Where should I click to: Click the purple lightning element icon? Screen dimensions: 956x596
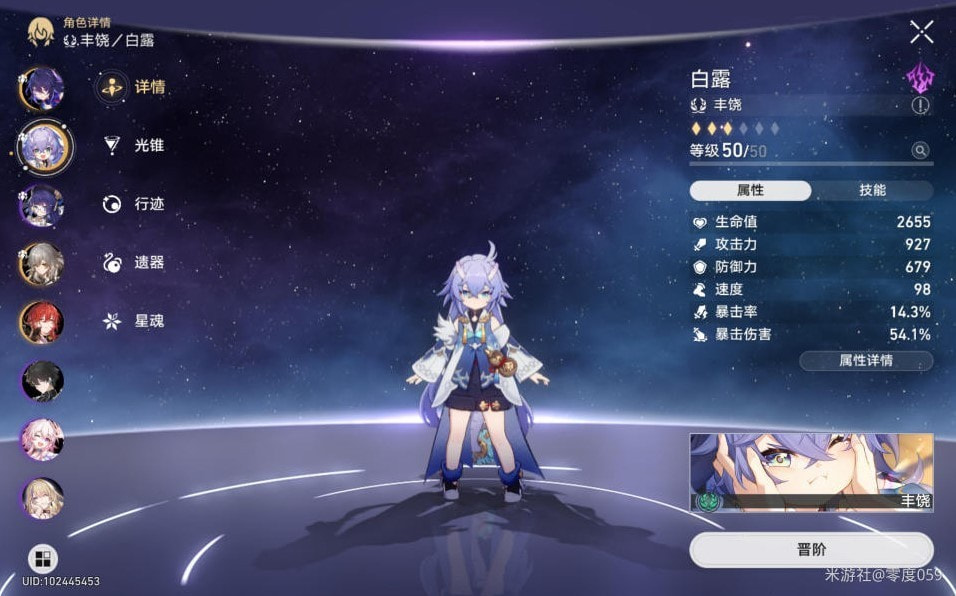coord(919,78)
